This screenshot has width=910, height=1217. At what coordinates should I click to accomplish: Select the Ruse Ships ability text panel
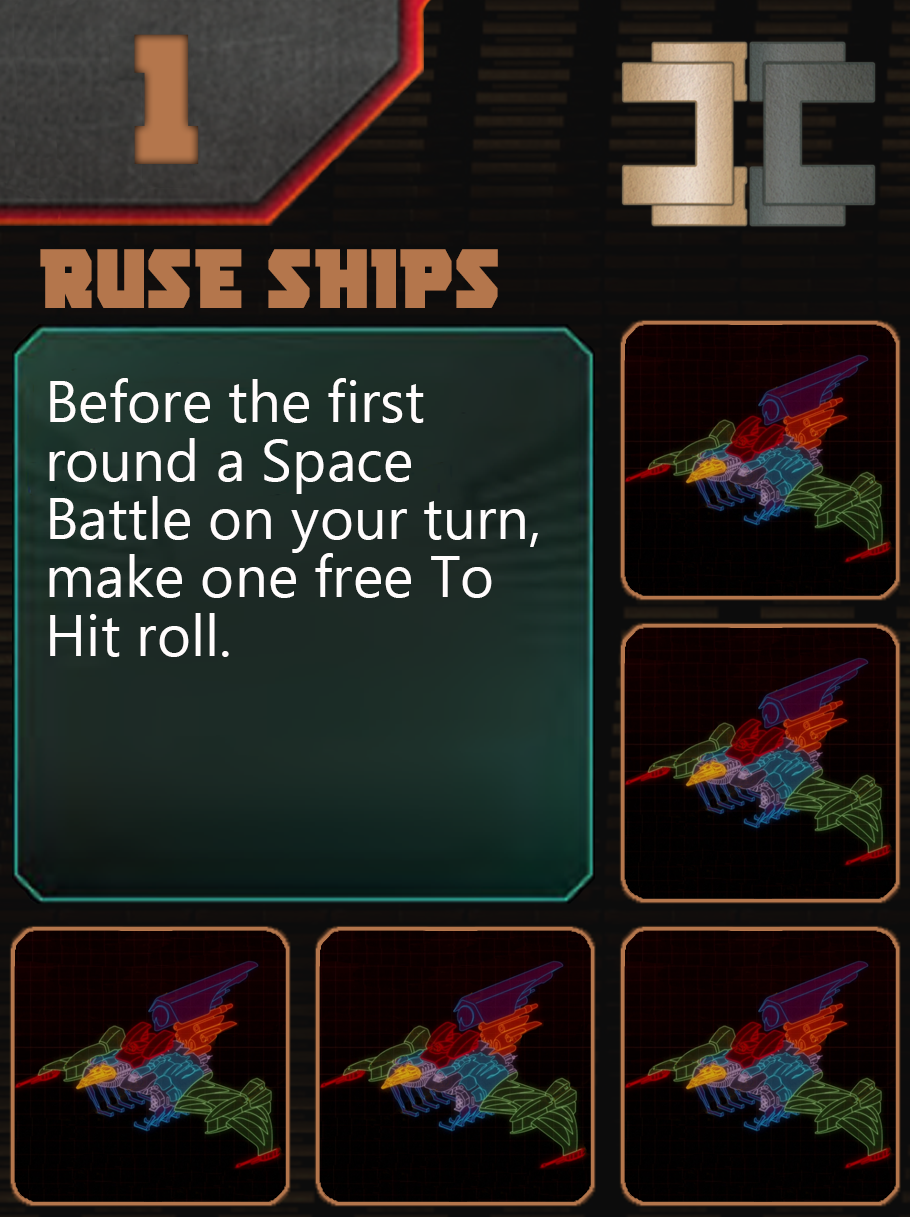coord(303,613)
